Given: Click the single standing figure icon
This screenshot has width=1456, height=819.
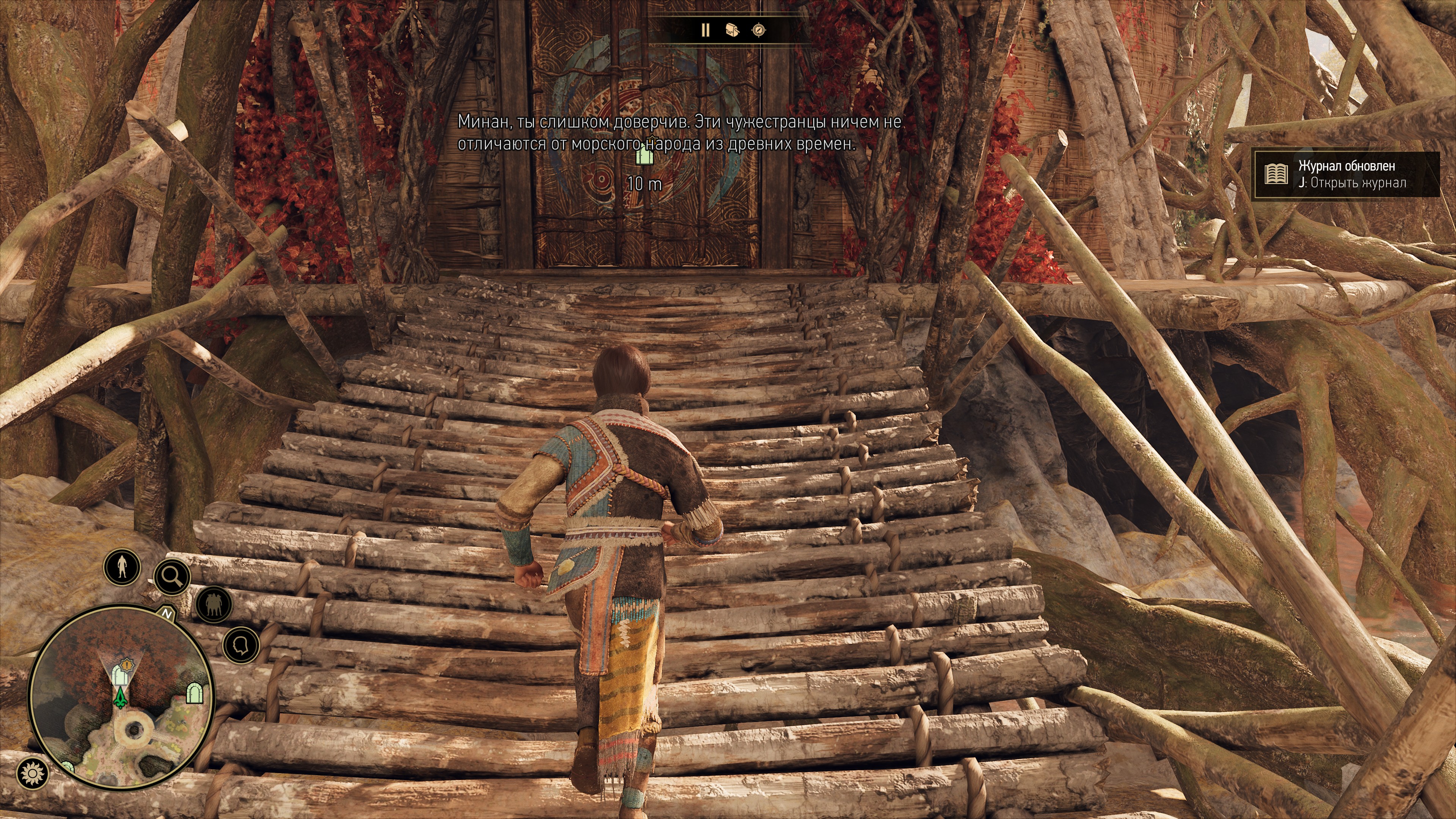Looking at the screenshot, I should pos(122,566).
